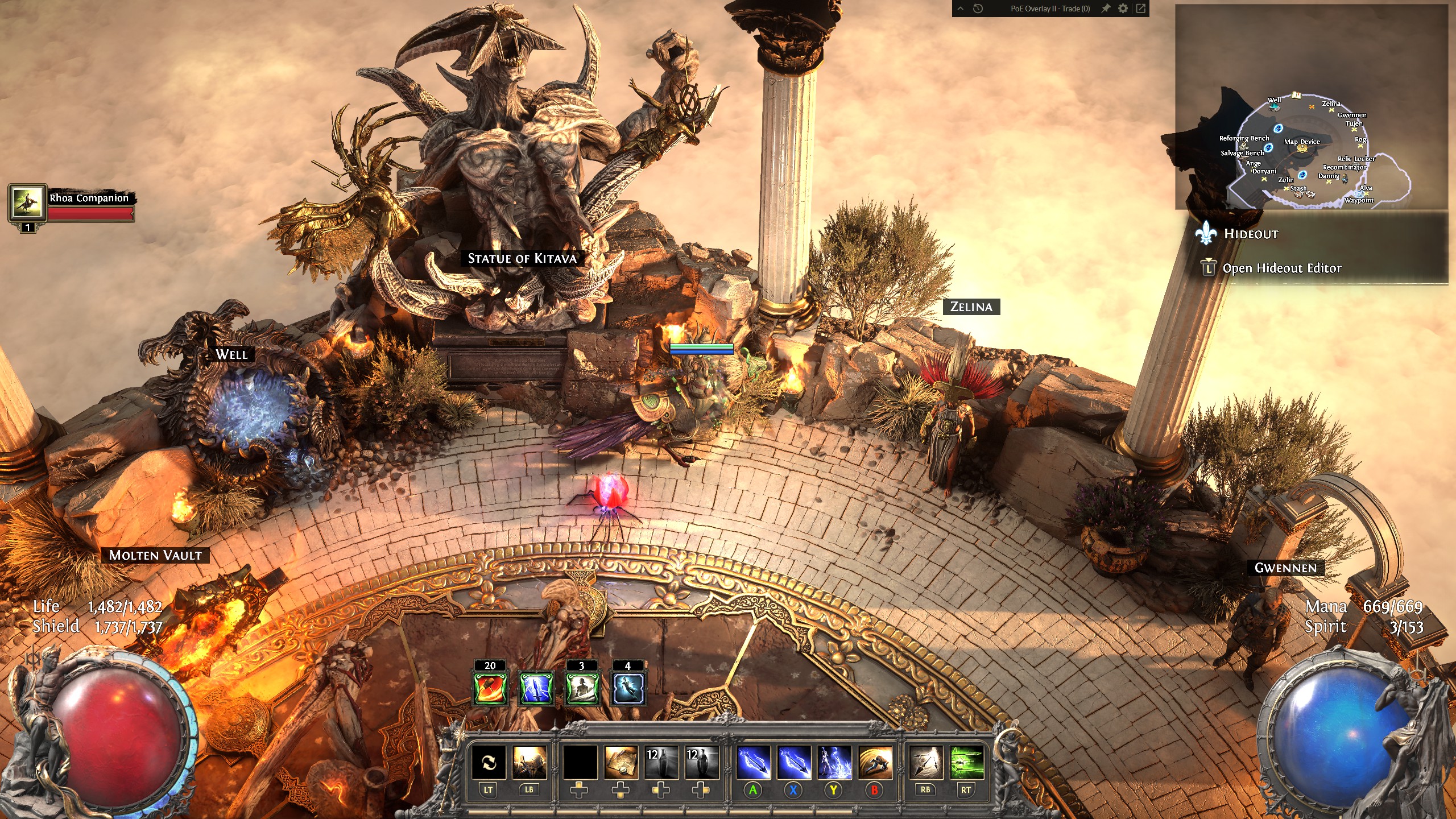Use the parchment scroll item slot
Viewport: 1456px width, 819px height.
(620, 762)
